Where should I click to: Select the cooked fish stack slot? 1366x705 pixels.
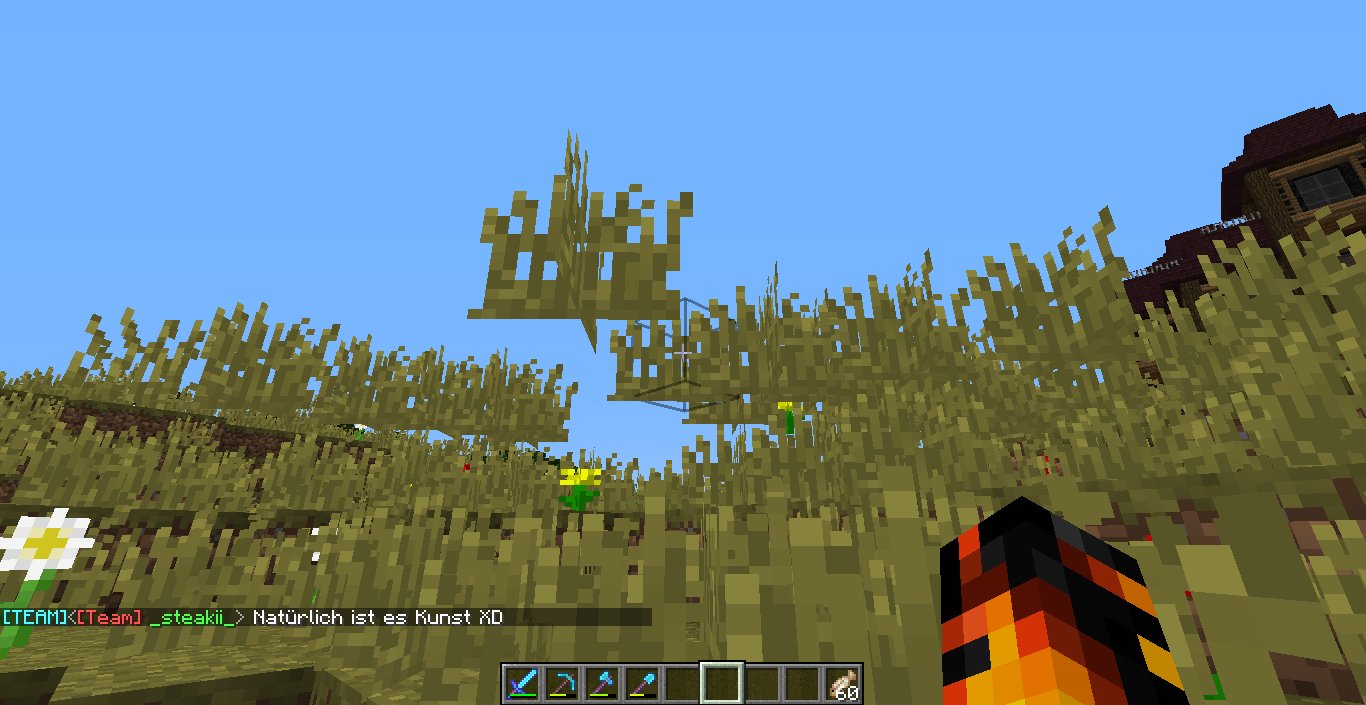(843, 684)
